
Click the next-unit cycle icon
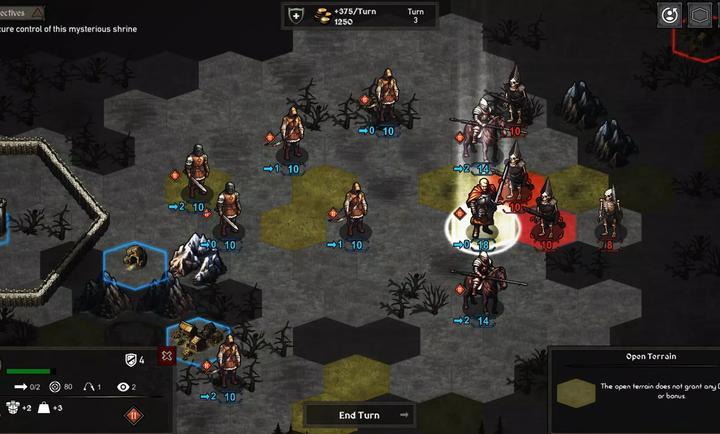[x=667, y=15]
